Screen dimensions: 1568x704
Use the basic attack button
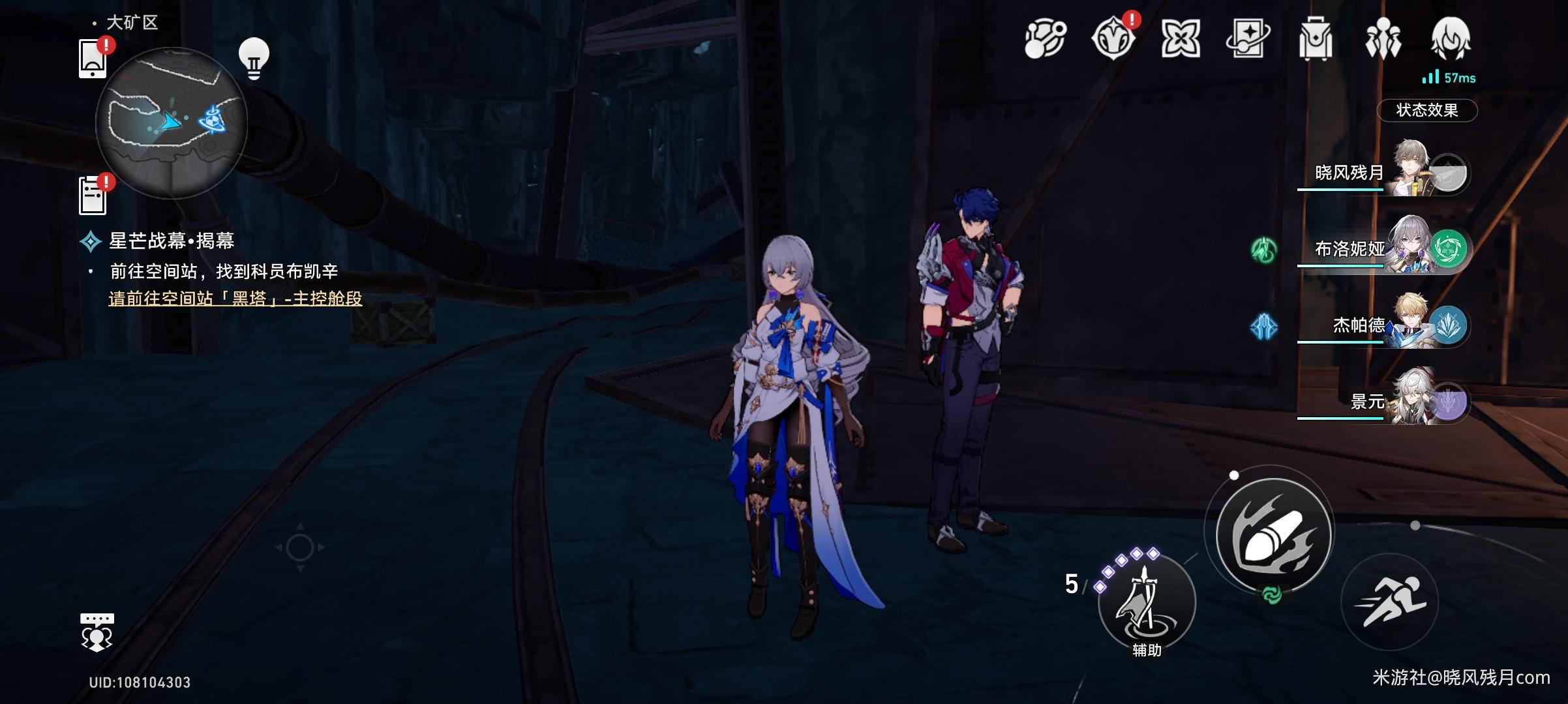point(1274,533)
